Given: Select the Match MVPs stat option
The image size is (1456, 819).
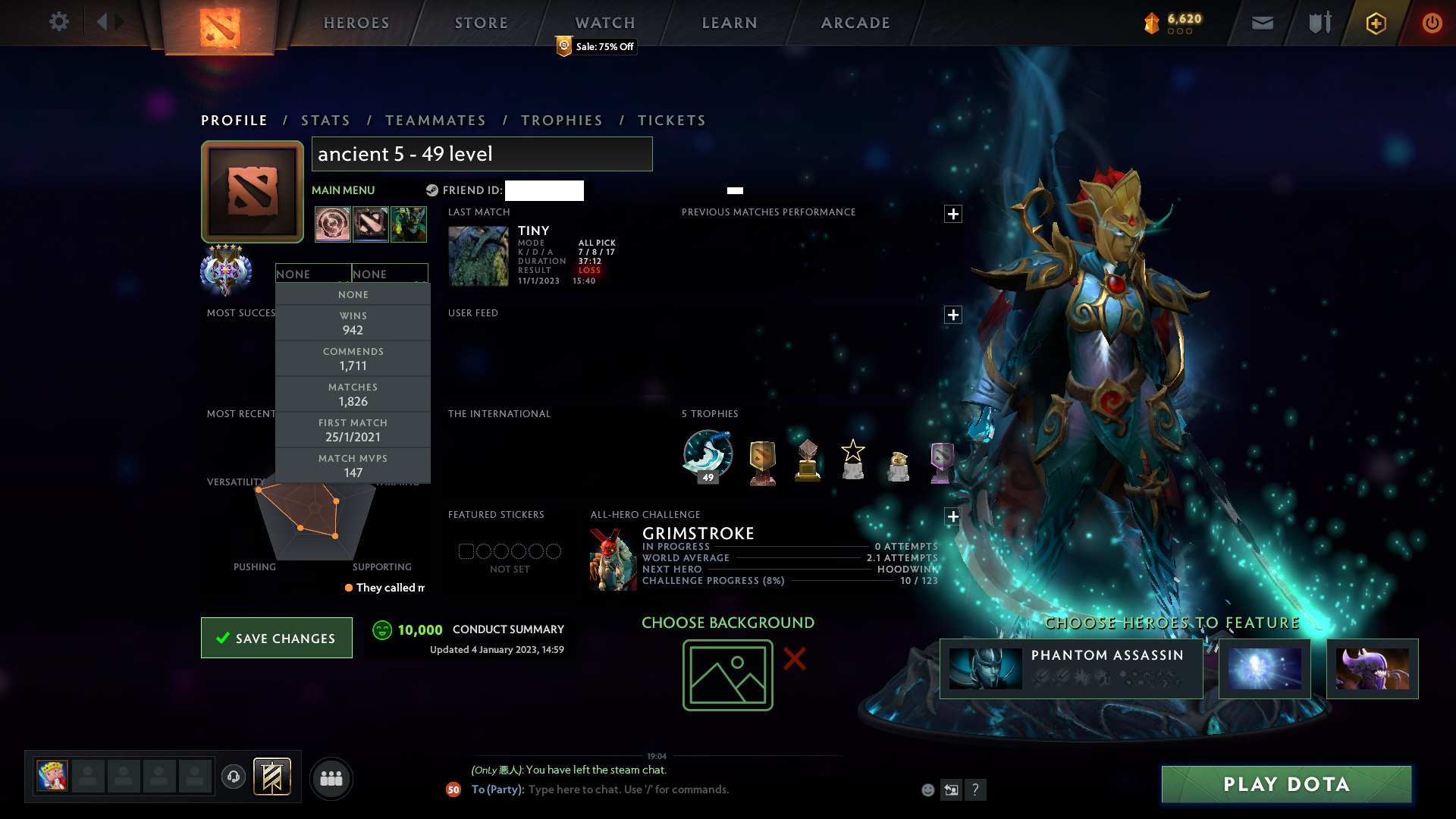Looking at the screenshot, I should (x=353, y=465).
